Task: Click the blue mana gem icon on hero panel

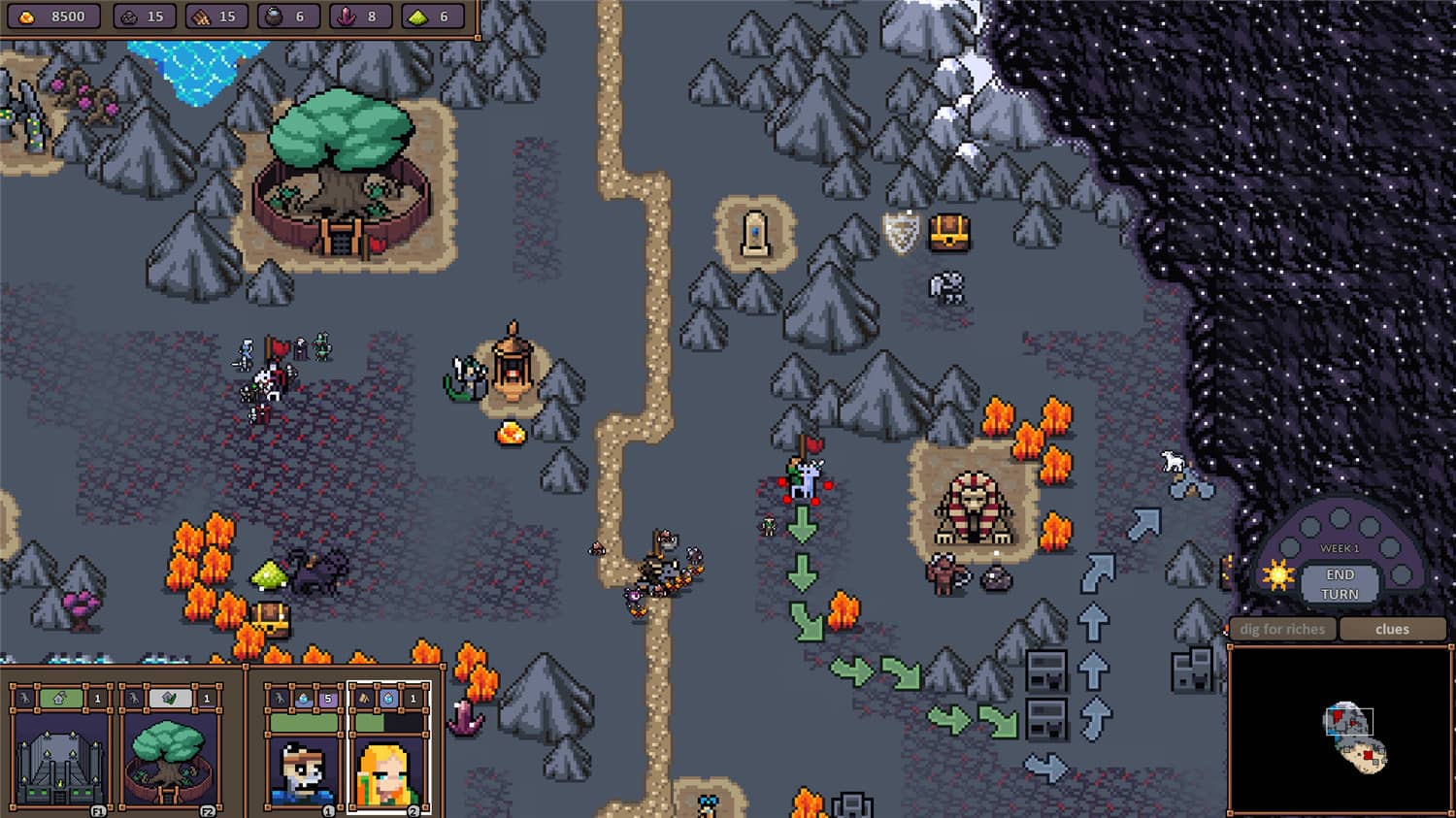Action: [x=303, y=699]
